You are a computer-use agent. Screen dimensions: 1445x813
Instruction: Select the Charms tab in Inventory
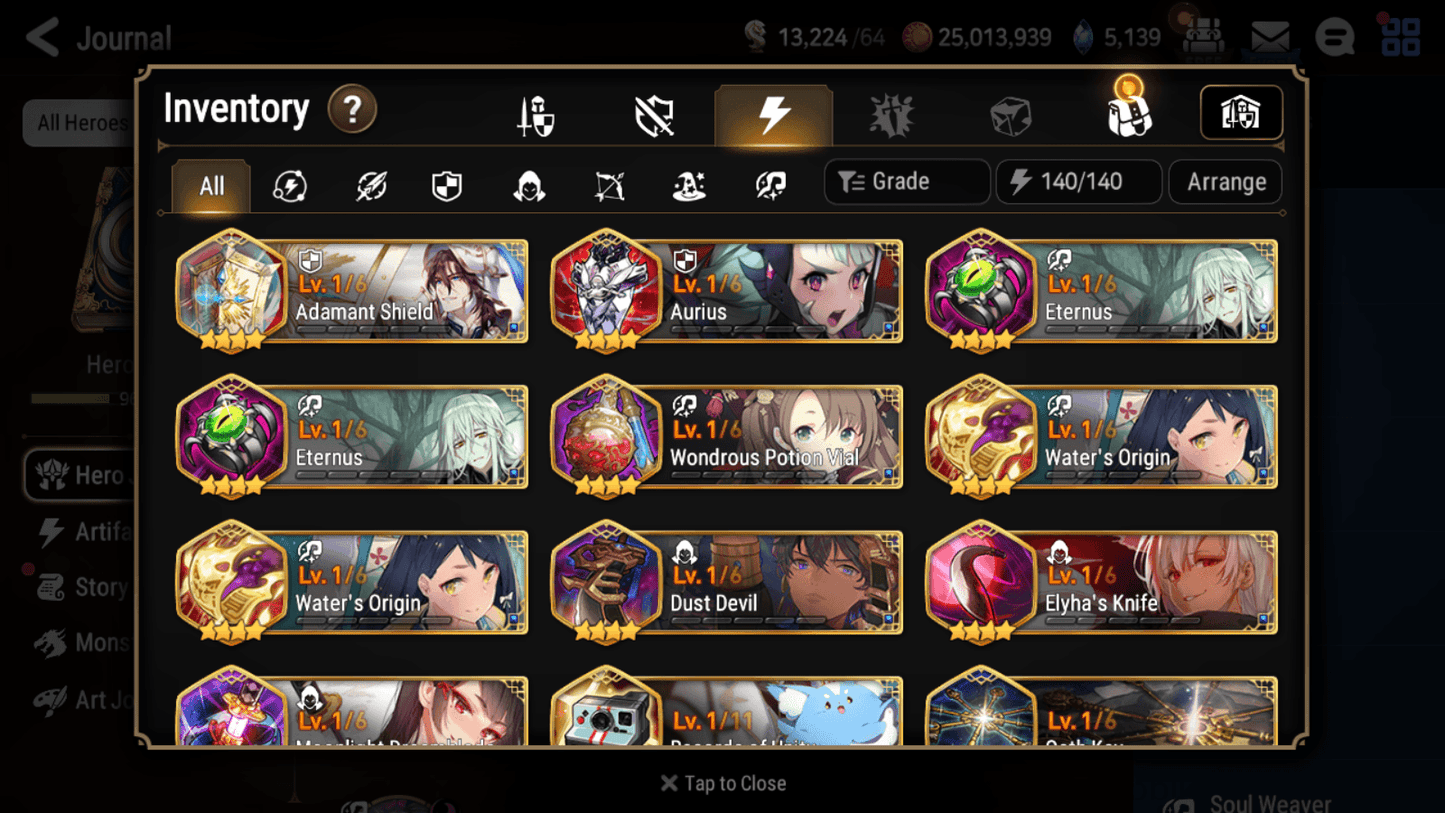click(893, 113)
